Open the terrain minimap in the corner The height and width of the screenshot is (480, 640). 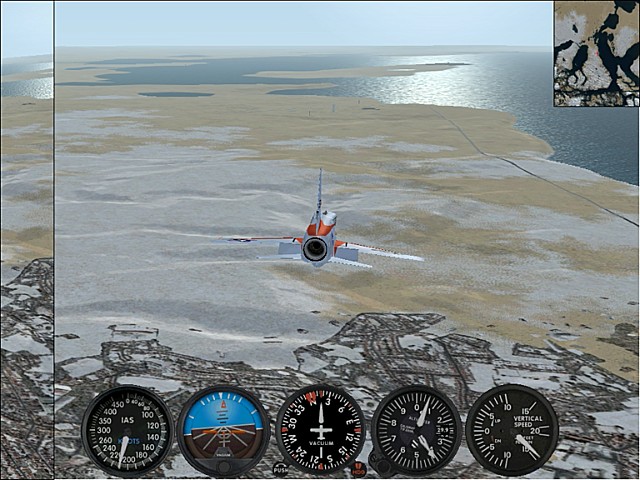click(x=596, y=53)
